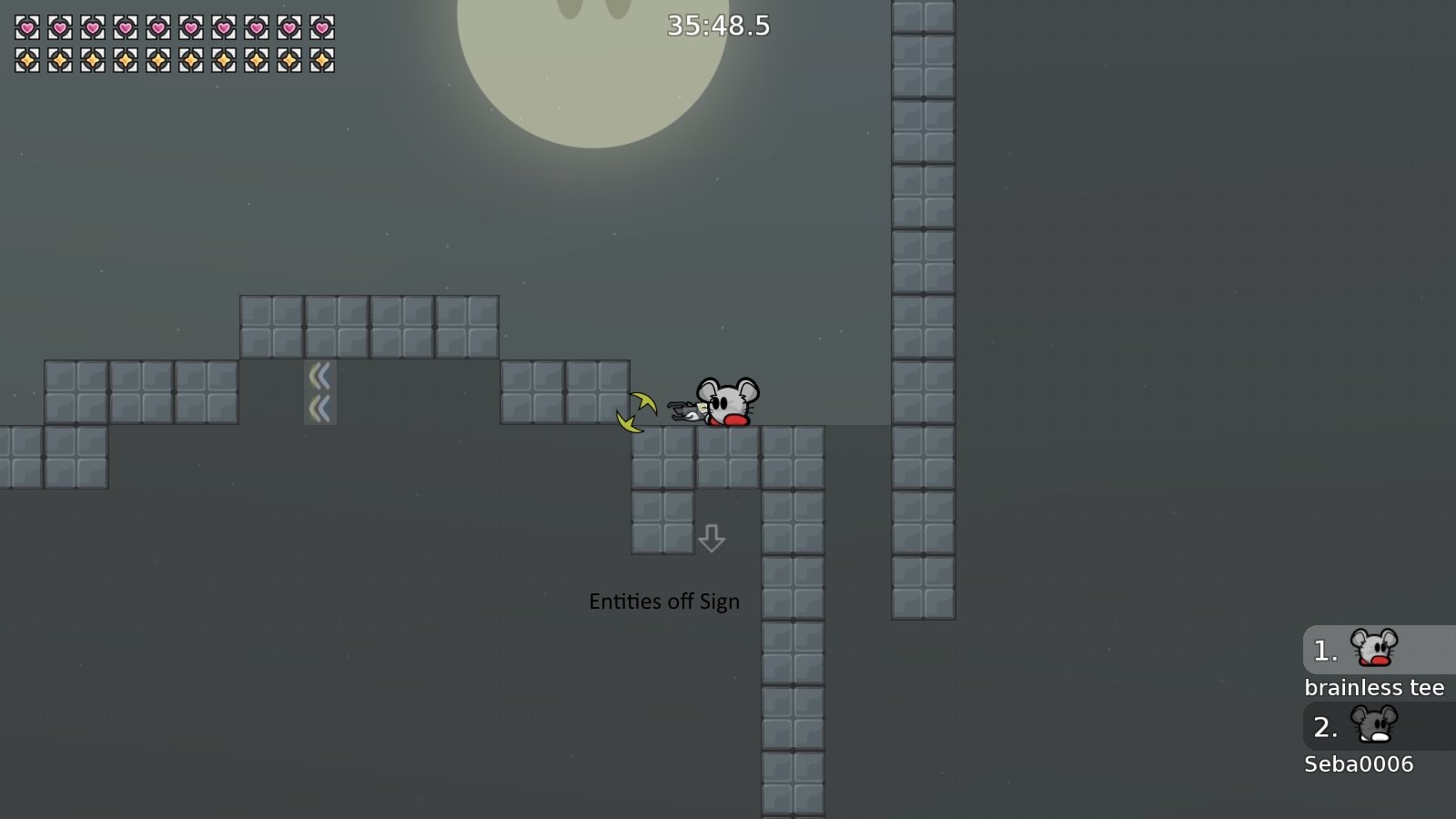Click the upper yellow double-chevron block marker
Image resolution: width=1456 pixels, height=819 pixels.
(x=319, y=374)
